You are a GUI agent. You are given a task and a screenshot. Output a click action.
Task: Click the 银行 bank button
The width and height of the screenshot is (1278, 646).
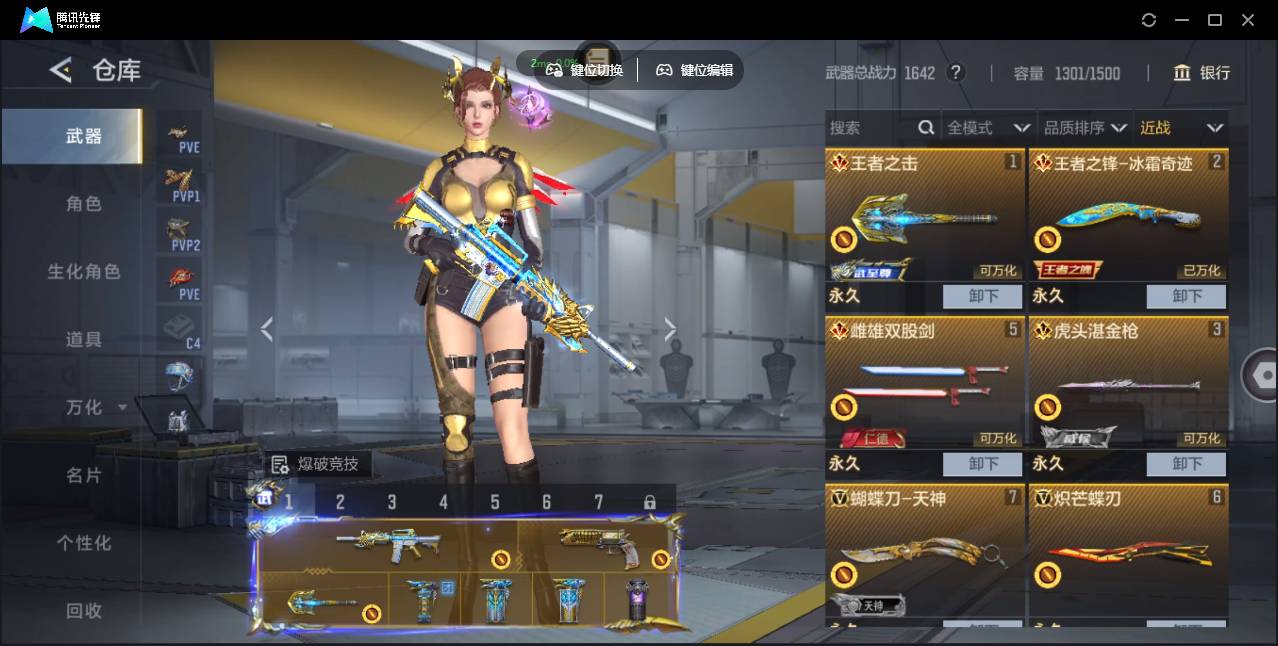coord(1202,73)
